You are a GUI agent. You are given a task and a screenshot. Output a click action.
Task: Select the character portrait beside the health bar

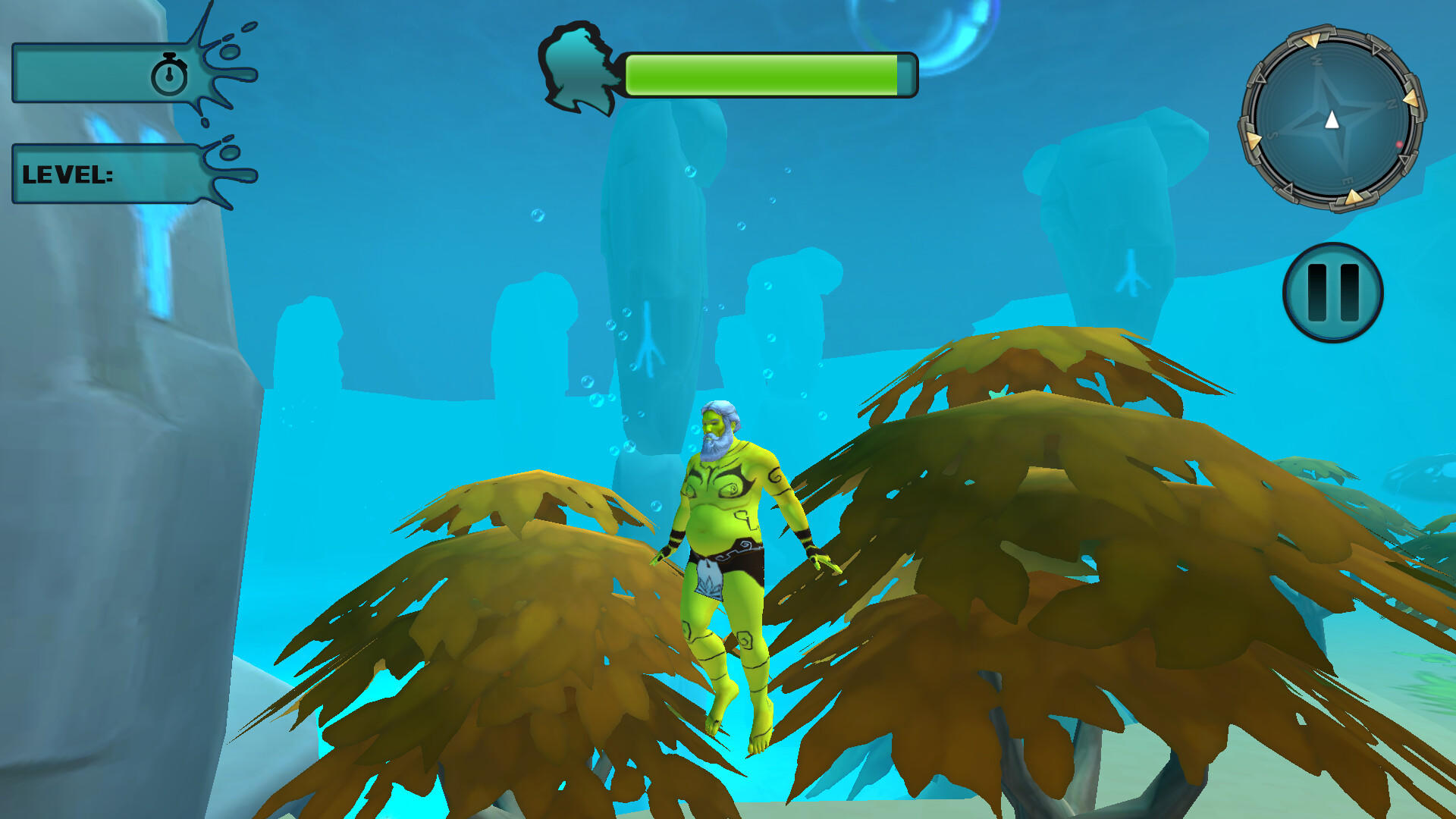[x=578, y=70]
